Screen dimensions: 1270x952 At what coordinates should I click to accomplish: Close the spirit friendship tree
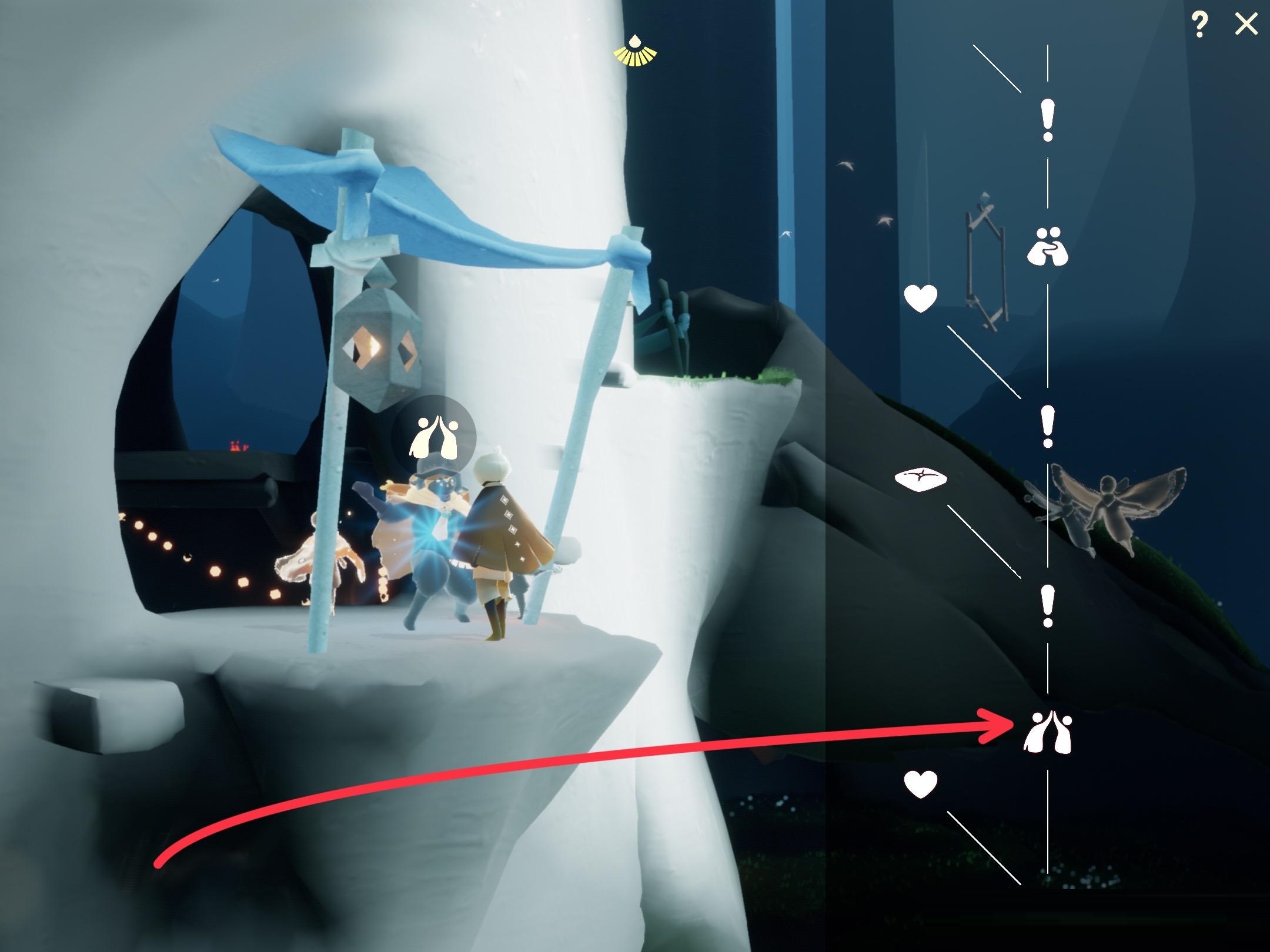1245,25
